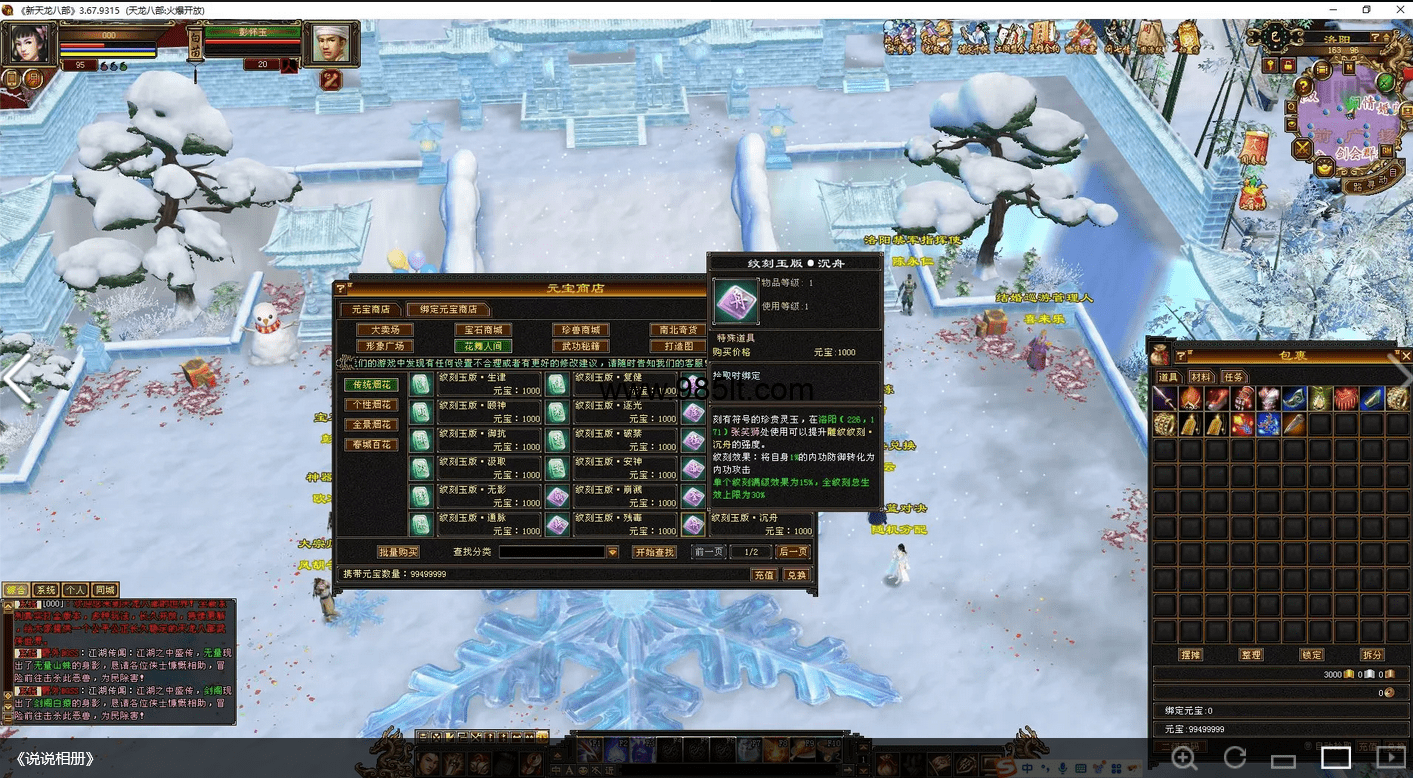Choose the 春城百花 subcategory
This screenshot has height=778, width=1413.
(371, 445)
